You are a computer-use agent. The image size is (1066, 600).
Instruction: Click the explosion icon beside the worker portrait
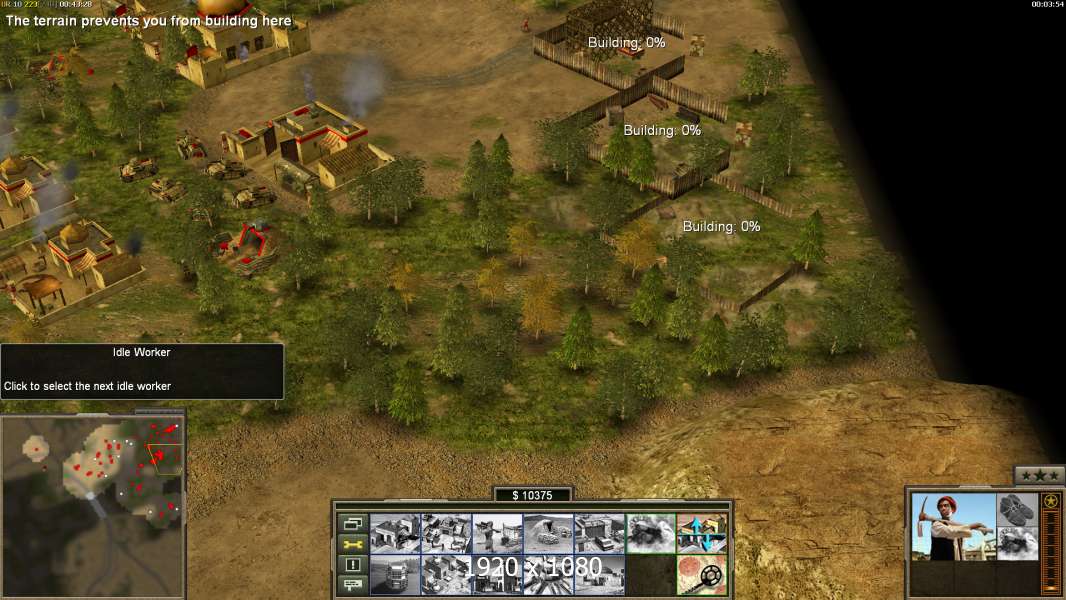(1018, 544)
